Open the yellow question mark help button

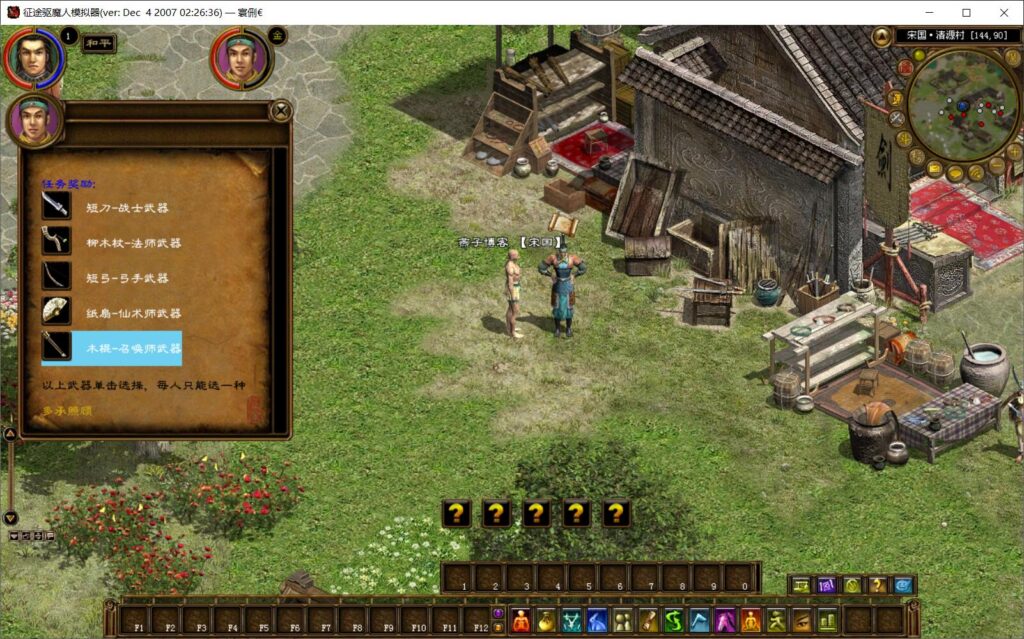pos(877,585)
